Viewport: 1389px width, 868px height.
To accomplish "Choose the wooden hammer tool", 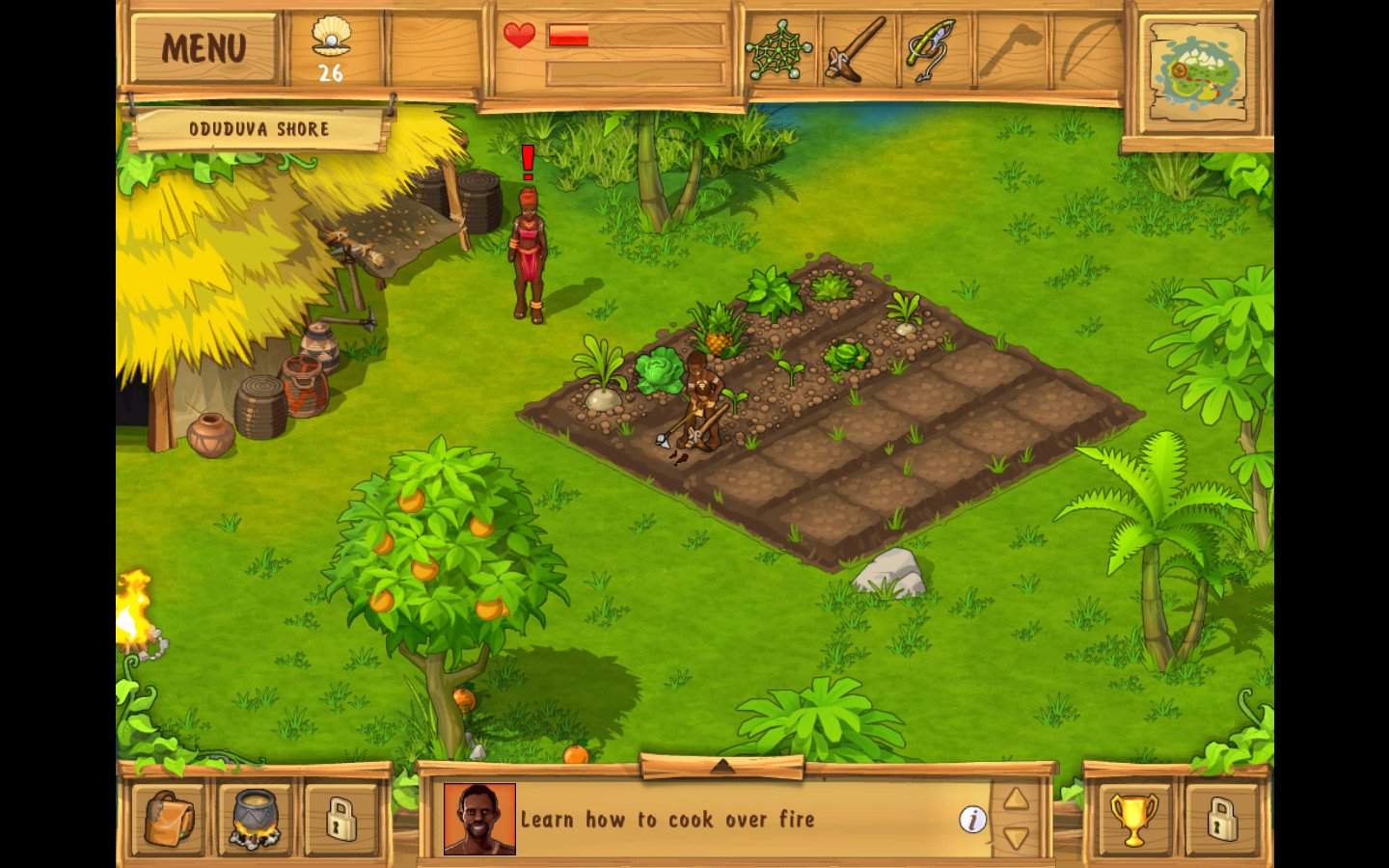I will [855, 48].
